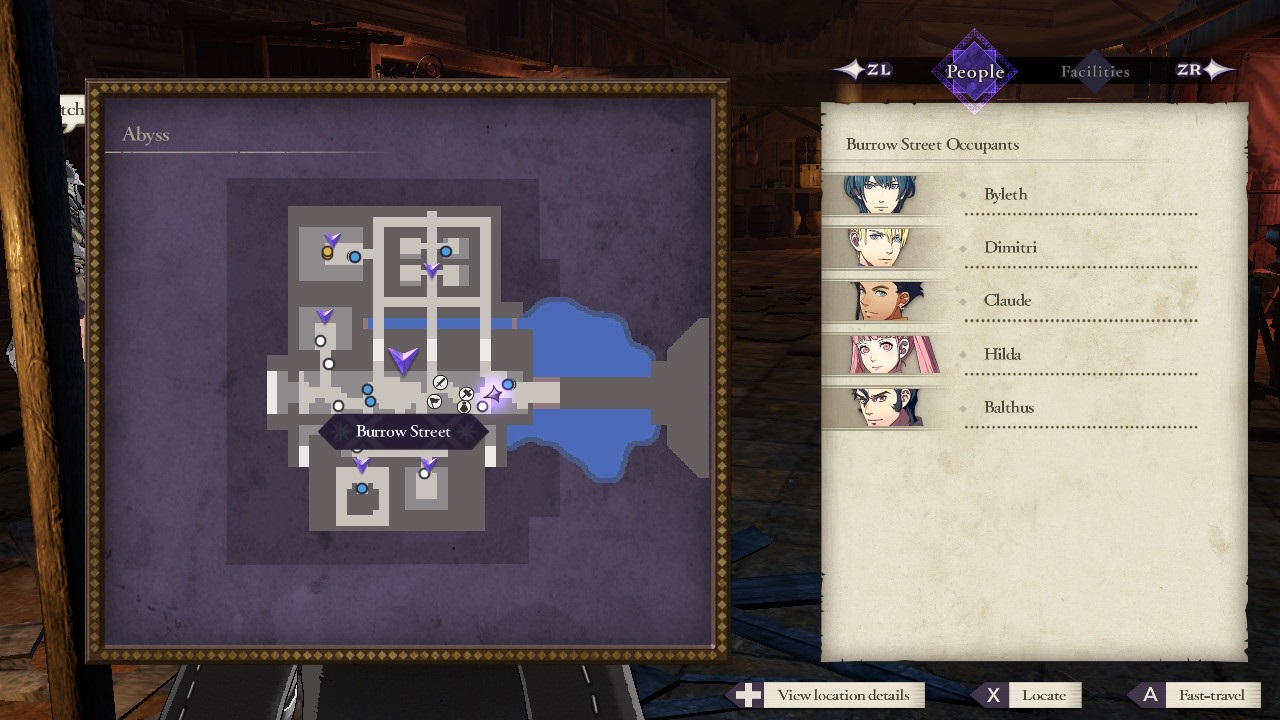Screen dimensions: 1280x720
Task: Activate Fast-travel with the A prompt
Action: tap(1210, 694)
